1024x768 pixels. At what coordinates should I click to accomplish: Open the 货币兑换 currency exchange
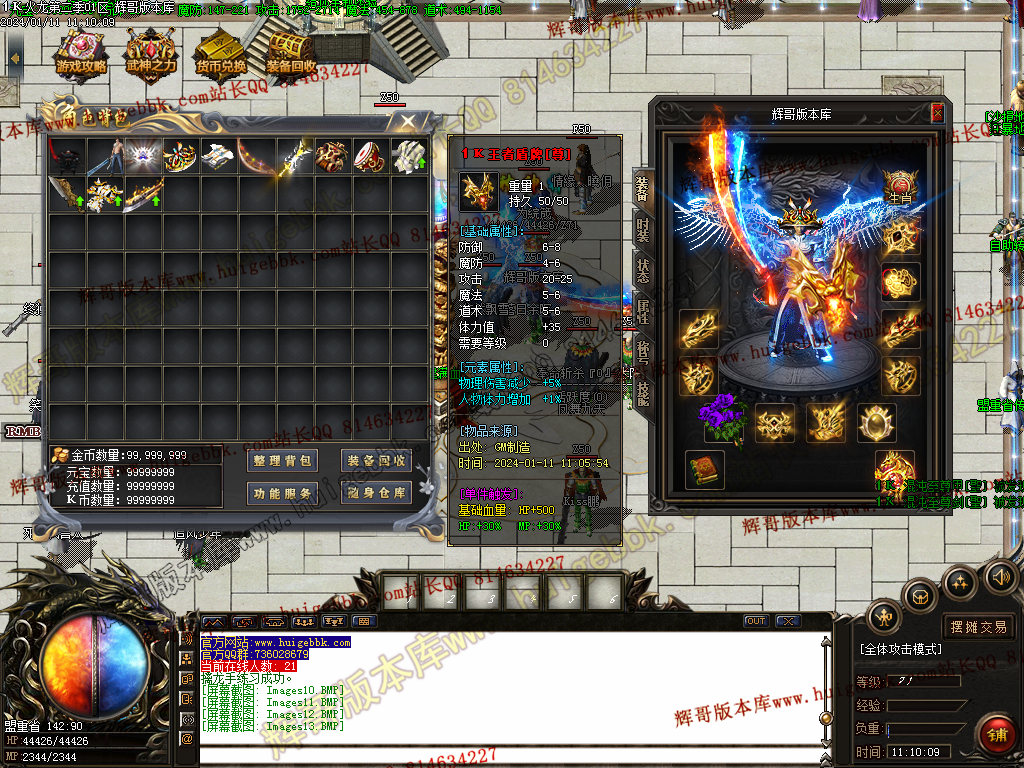pos(221,56)
